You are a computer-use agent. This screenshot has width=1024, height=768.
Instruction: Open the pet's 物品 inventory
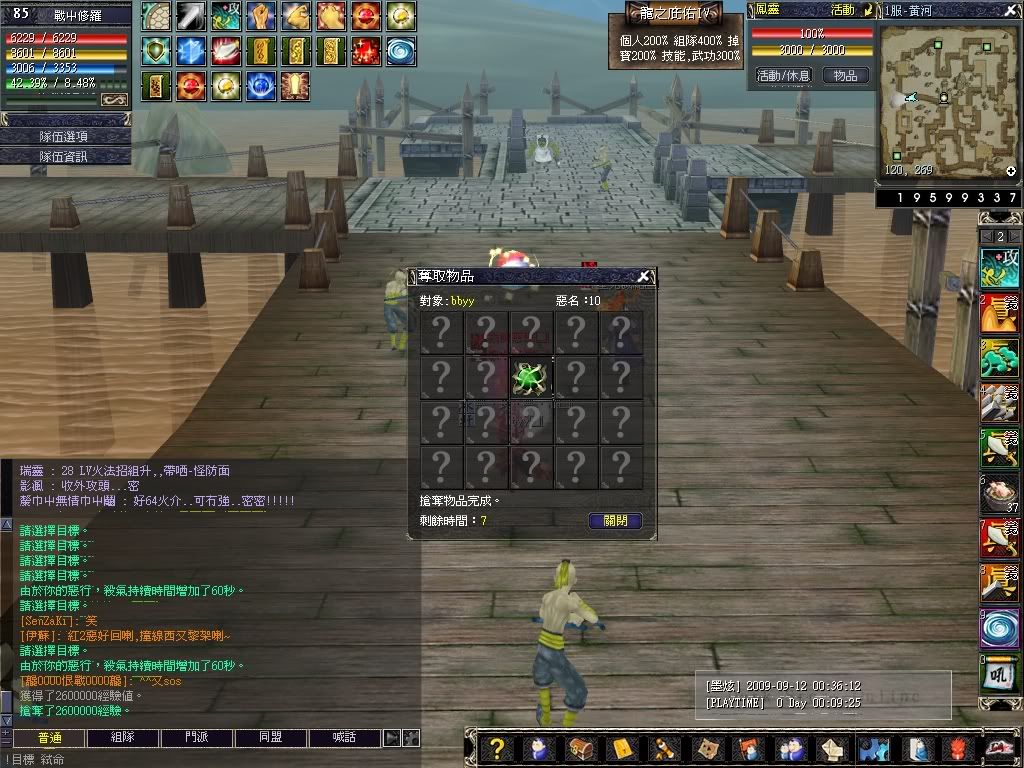845,76
